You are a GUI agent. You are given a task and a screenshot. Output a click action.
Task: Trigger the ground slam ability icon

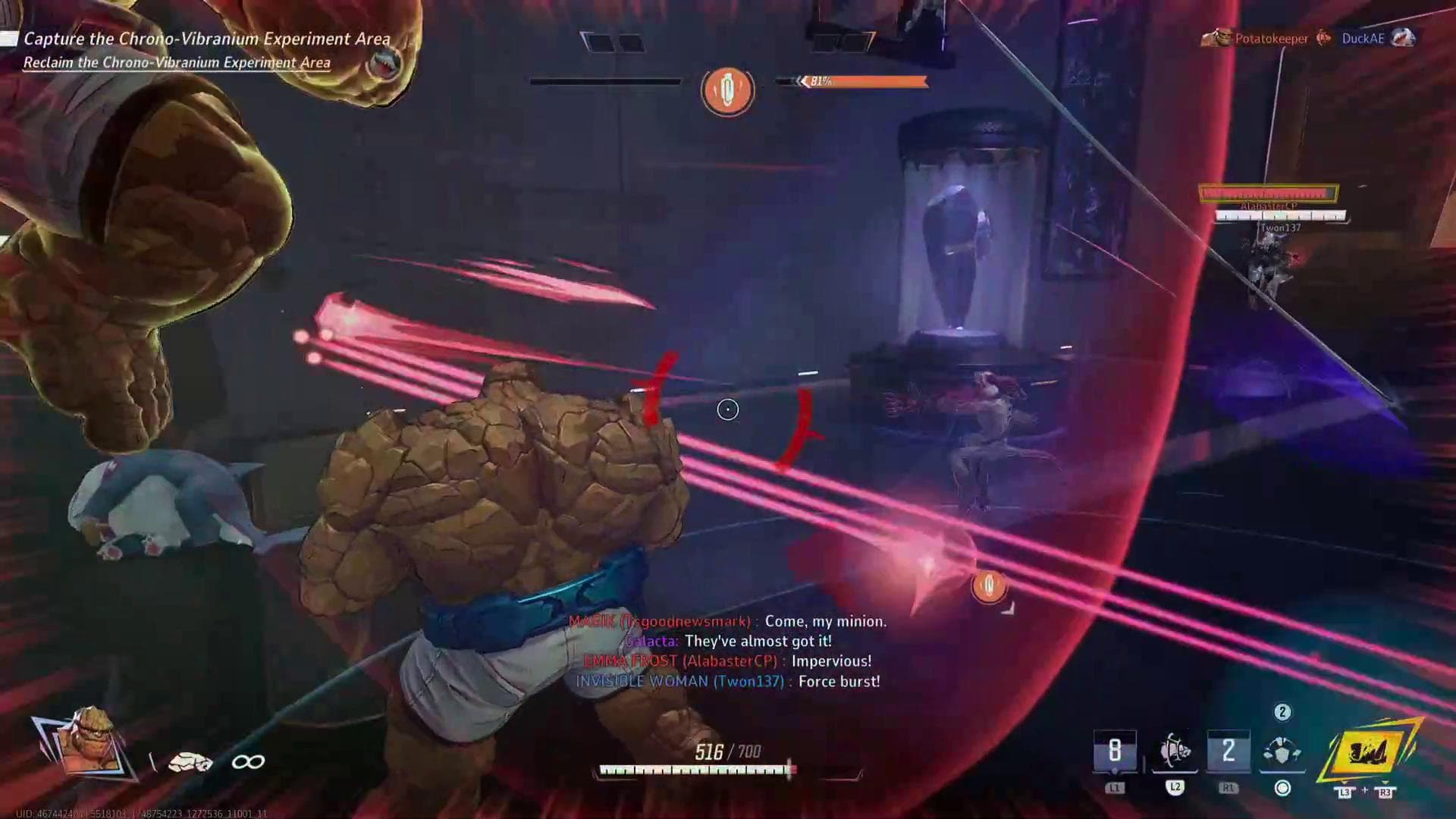1282,752
